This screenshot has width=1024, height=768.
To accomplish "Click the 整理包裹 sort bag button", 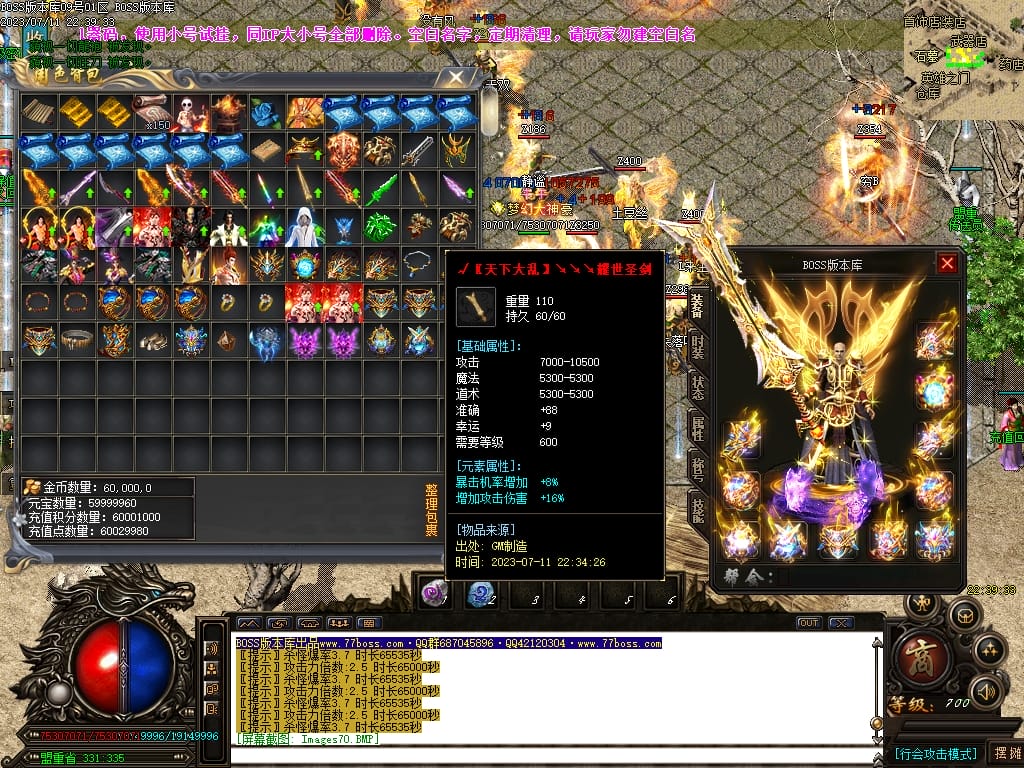I will click(431, 511).
